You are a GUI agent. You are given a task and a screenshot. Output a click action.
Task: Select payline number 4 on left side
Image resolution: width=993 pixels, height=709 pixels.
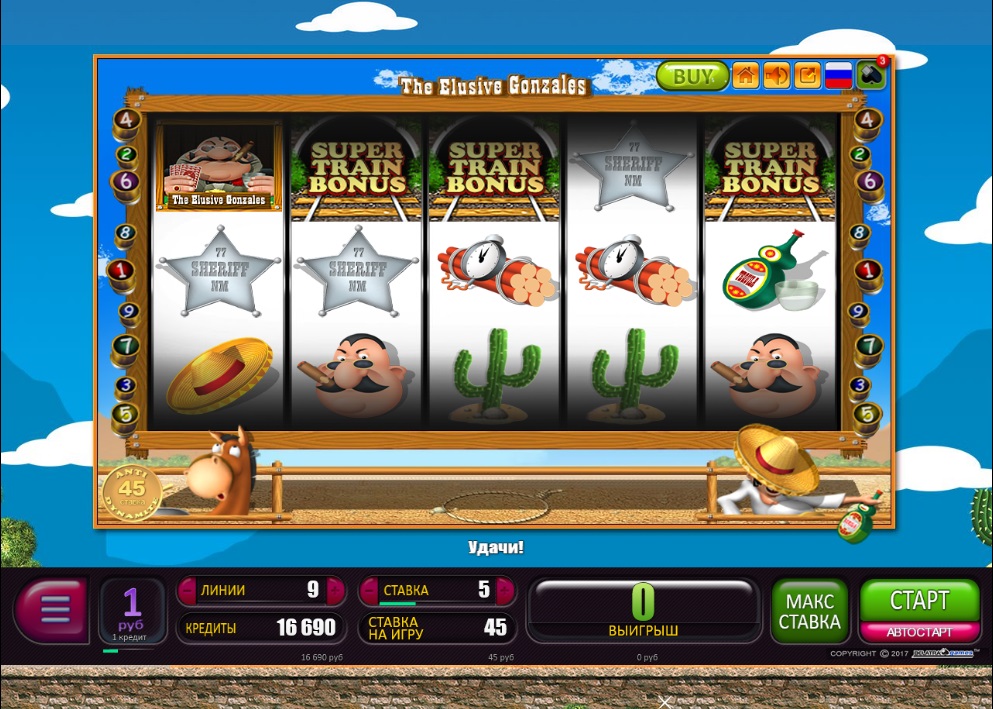coord(126,120)
